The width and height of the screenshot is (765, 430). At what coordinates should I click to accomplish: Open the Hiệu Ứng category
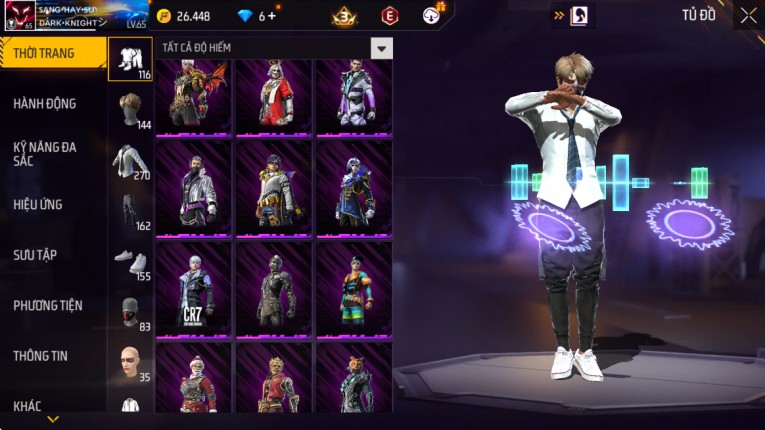tap(38, 204)
